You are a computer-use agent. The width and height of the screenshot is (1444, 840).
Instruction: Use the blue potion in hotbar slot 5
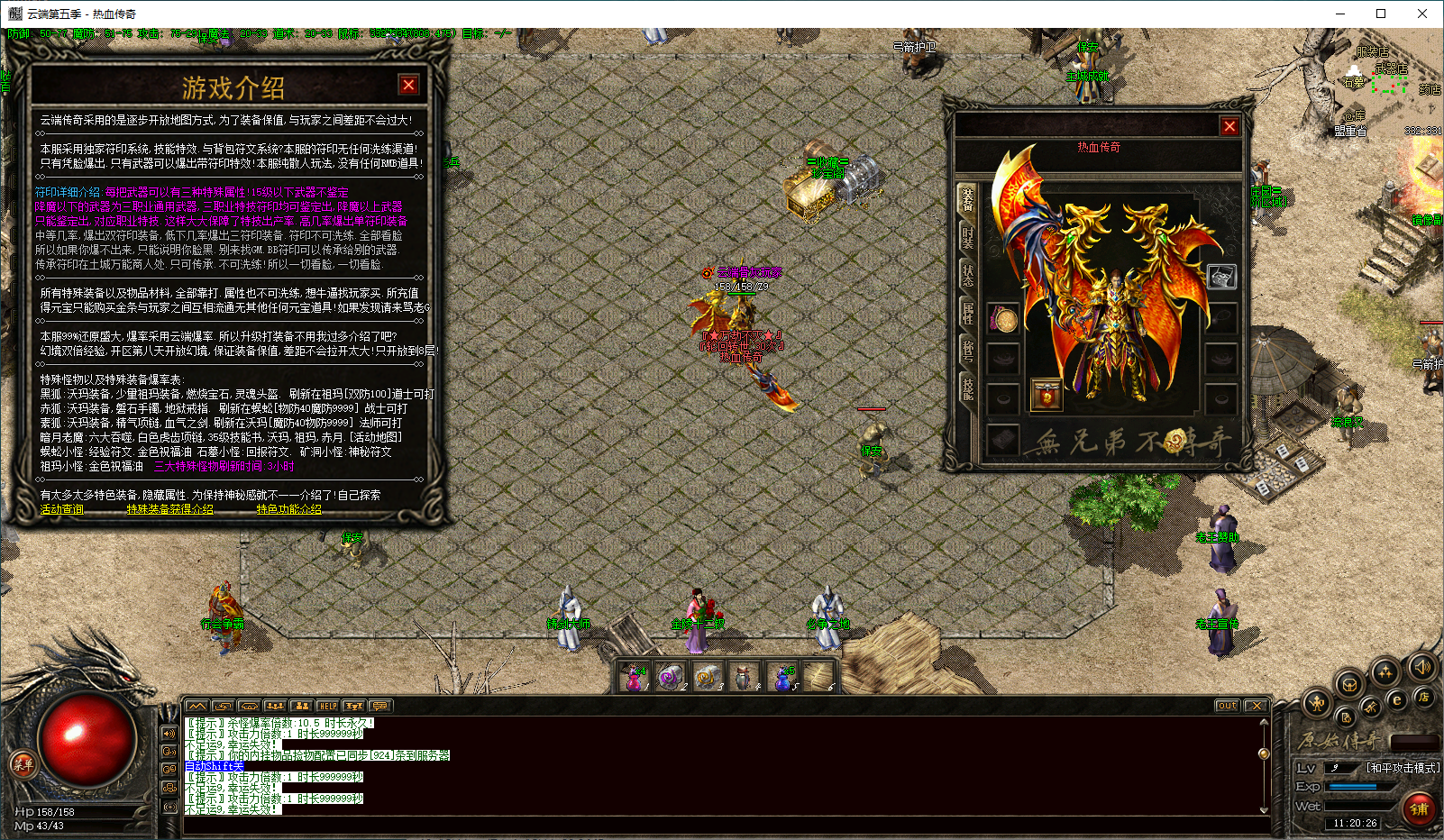click(x=782, y=676)
